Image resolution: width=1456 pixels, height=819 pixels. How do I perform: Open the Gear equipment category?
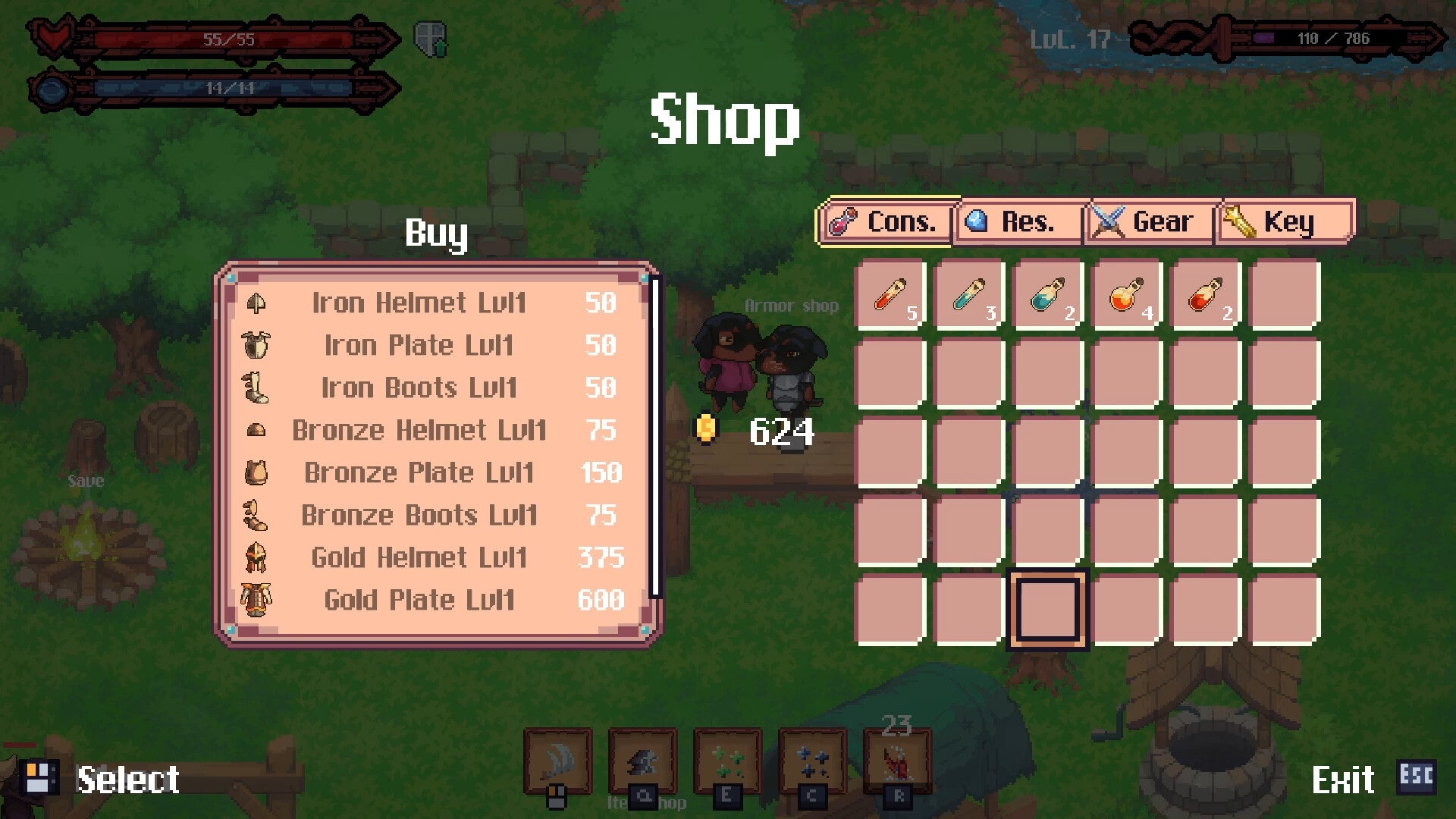point(1148,221)
